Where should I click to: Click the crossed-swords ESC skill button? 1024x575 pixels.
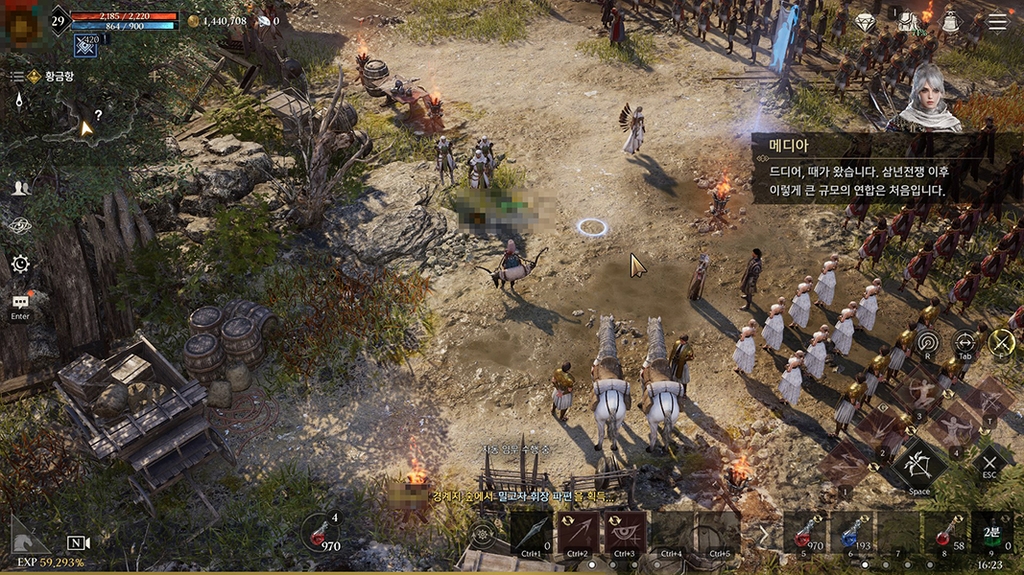989,462
